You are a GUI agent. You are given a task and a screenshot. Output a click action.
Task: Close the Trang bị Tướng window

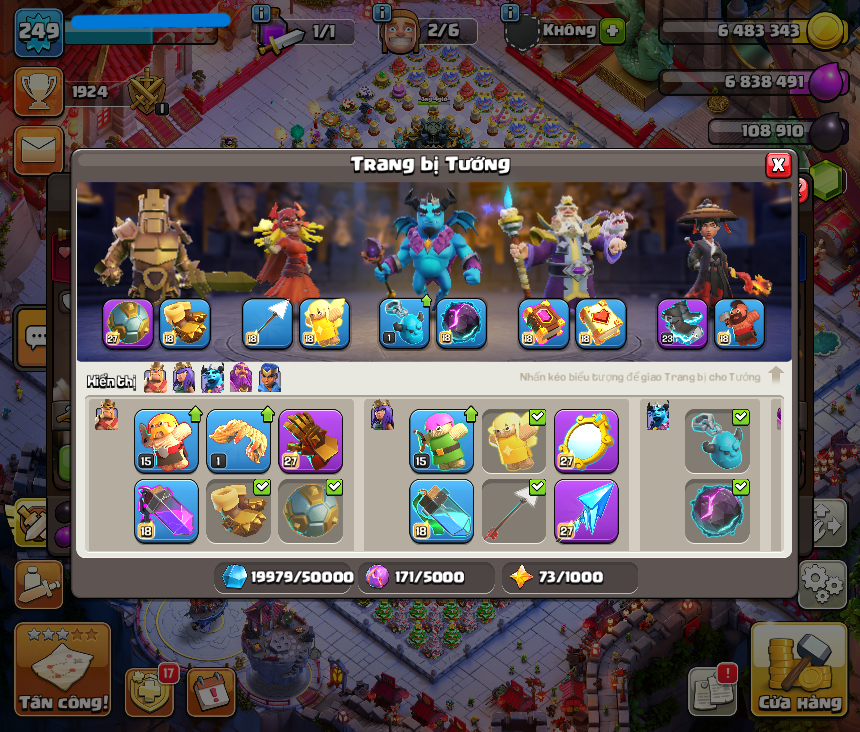point(778,165)
